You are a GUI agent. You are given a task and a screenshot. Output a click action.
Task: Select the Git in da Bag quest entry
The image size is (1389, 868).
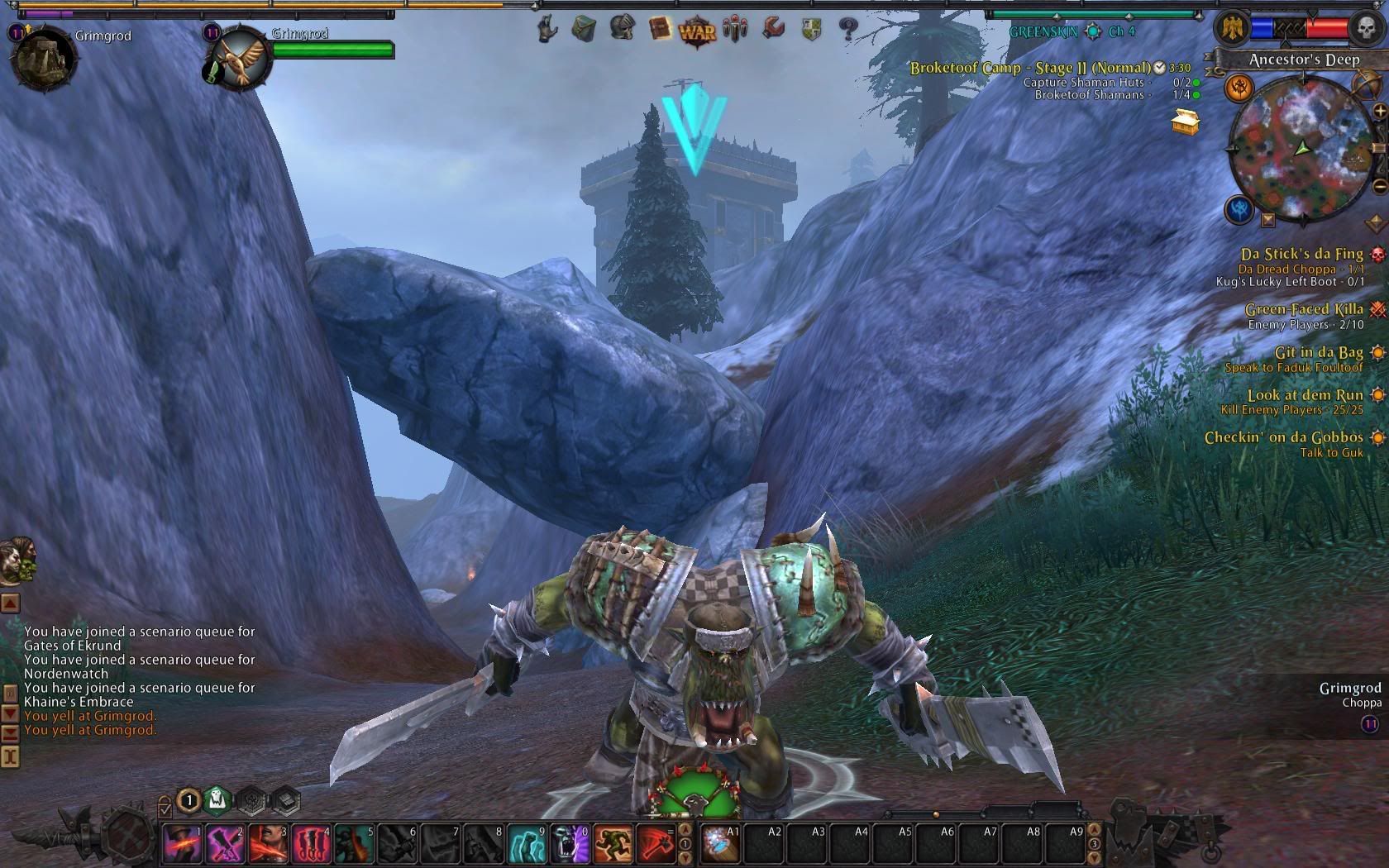[x=1318, y=353]
